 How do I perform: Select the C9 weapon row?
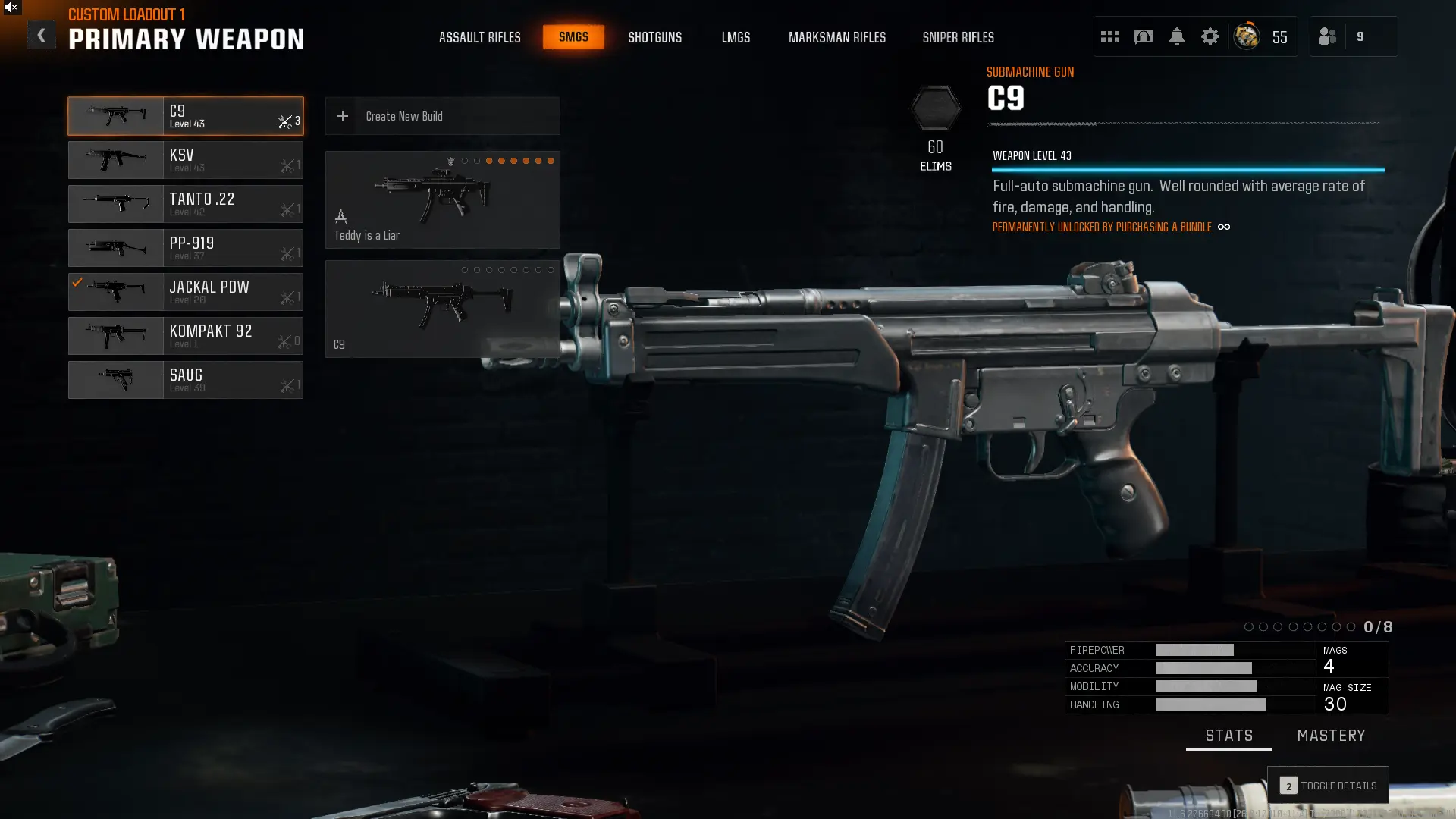tap(186, 116)
